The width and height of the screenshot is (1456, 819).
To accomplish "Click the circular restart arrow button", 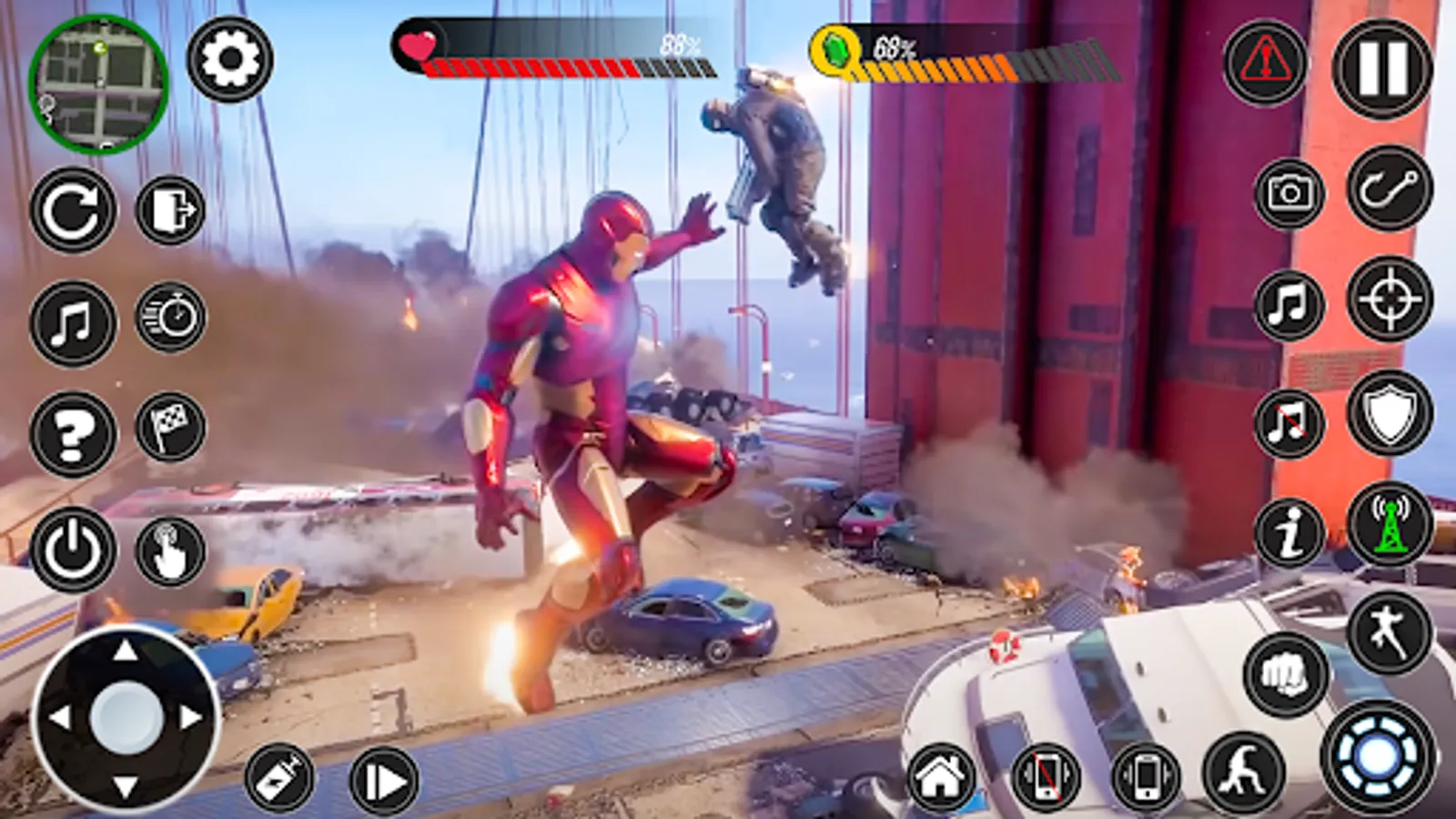I will [x=73, y=210].
